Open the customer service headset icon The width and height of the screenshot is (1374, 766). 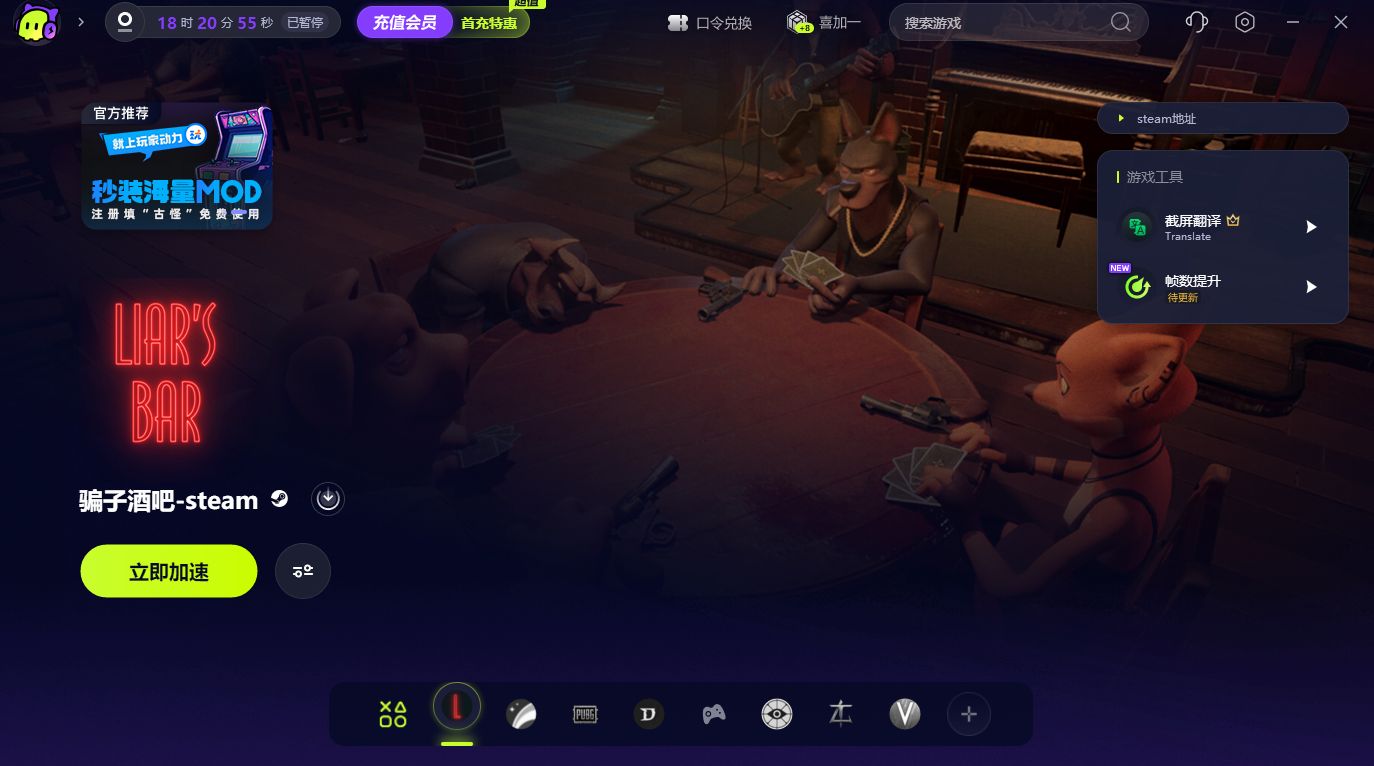click(1196, 22)
